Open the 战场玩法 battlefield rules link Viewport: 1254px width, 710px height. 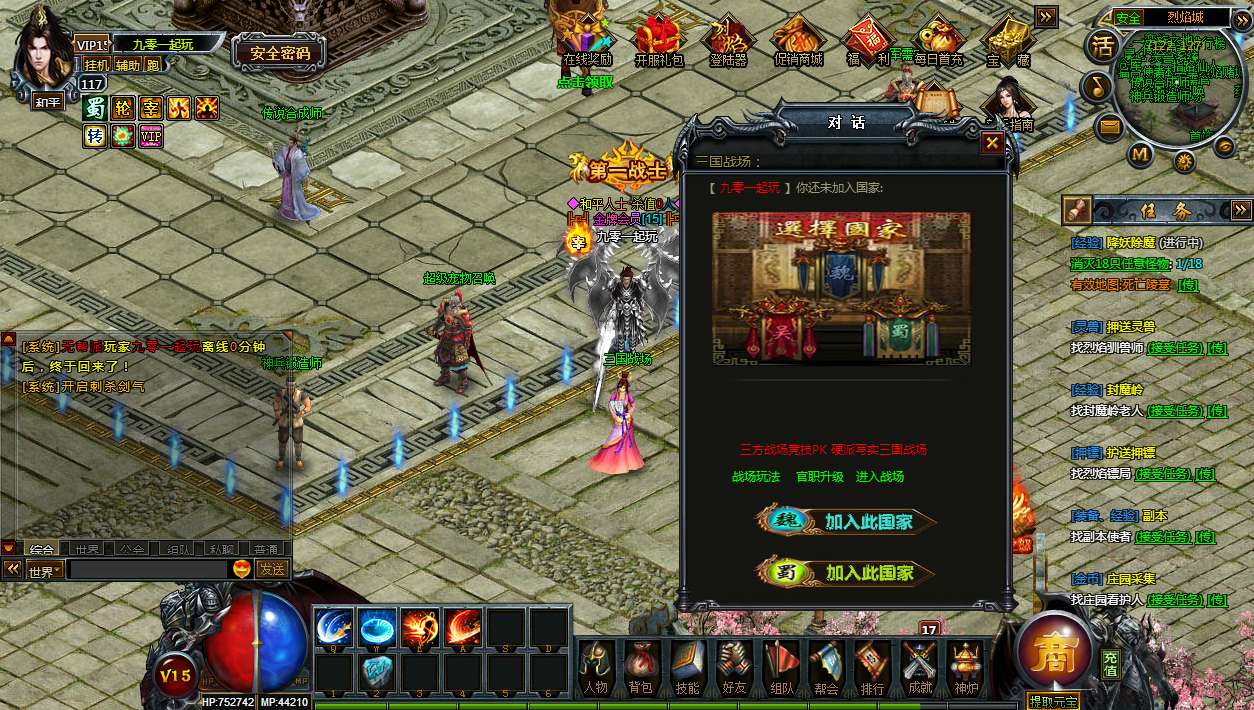click(755, 477)
